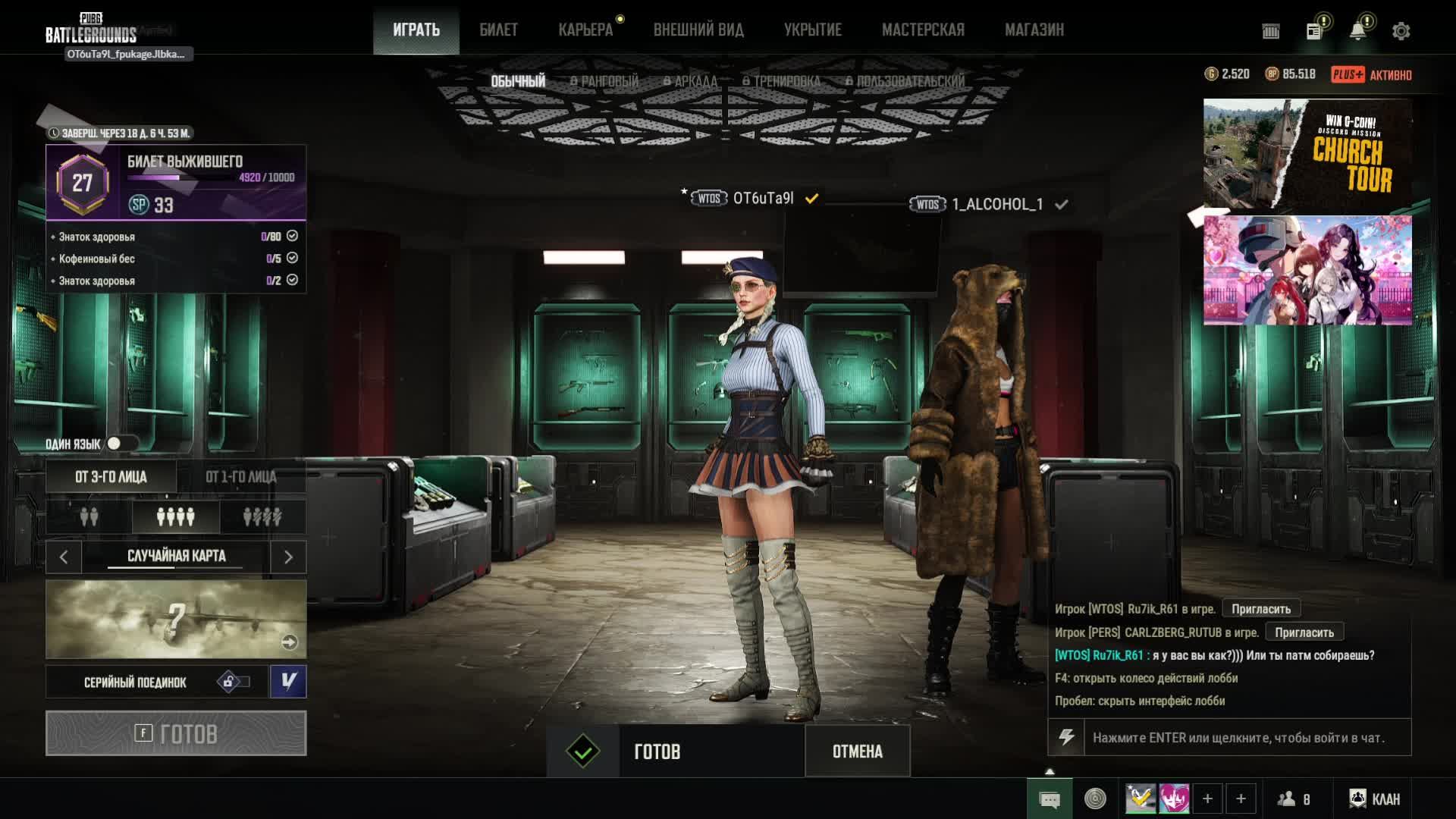
Task: Invite player Ru7ik_R61 with Пригласить
Action: point(1260,609)
